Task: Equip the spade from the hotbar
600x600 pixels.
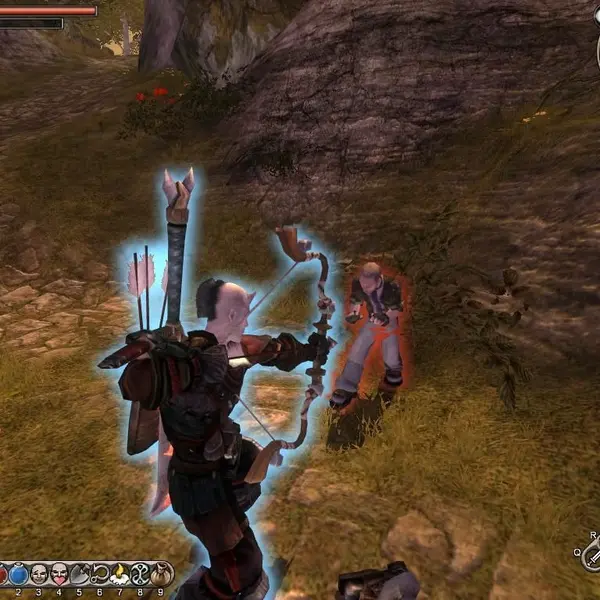Action: pos(80,574)
